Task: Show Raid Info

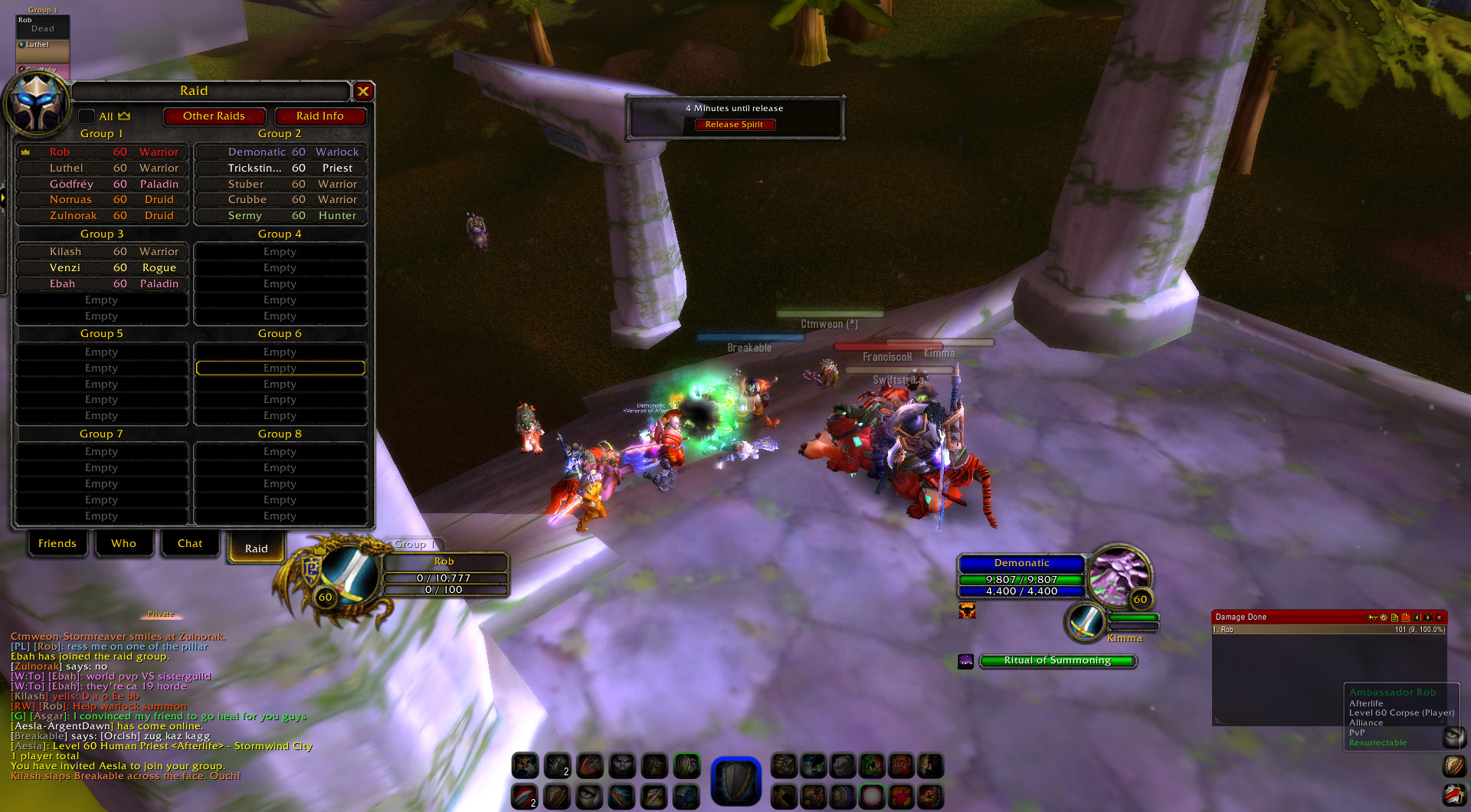Action: (x=319, y=116)
